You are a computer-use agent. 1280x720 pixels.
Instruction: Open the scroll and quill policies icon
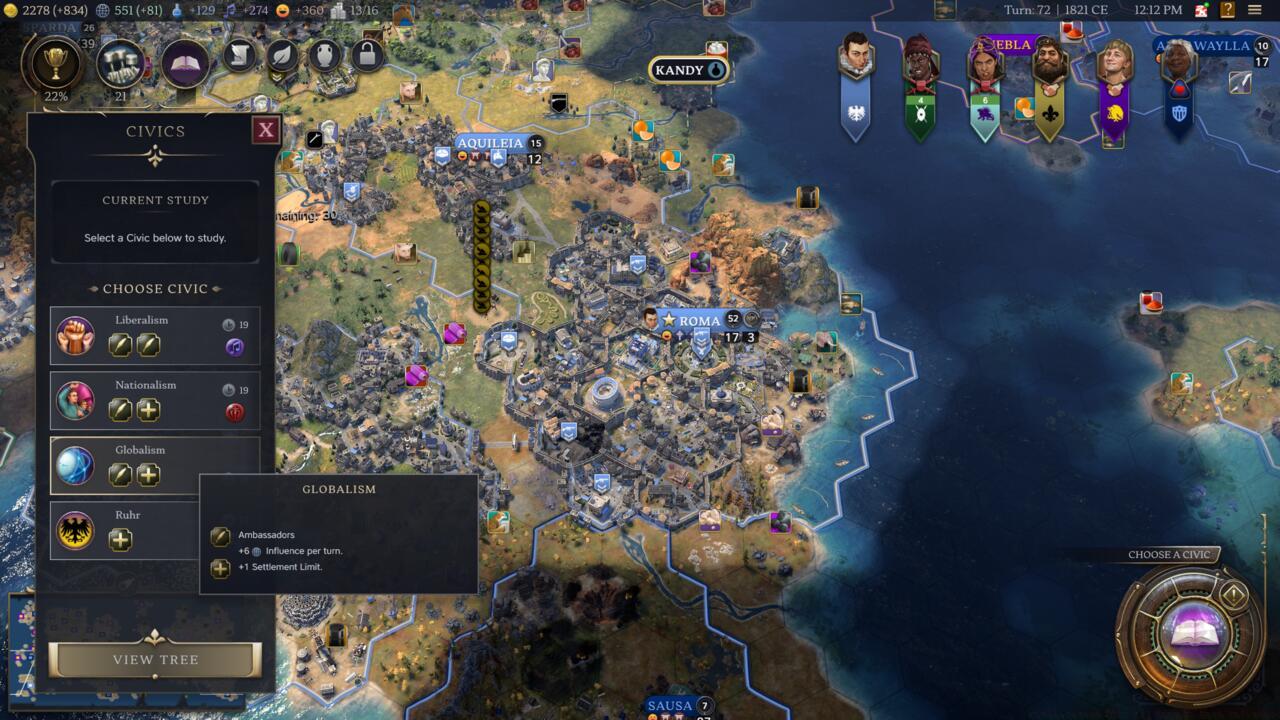click(240, 54)
